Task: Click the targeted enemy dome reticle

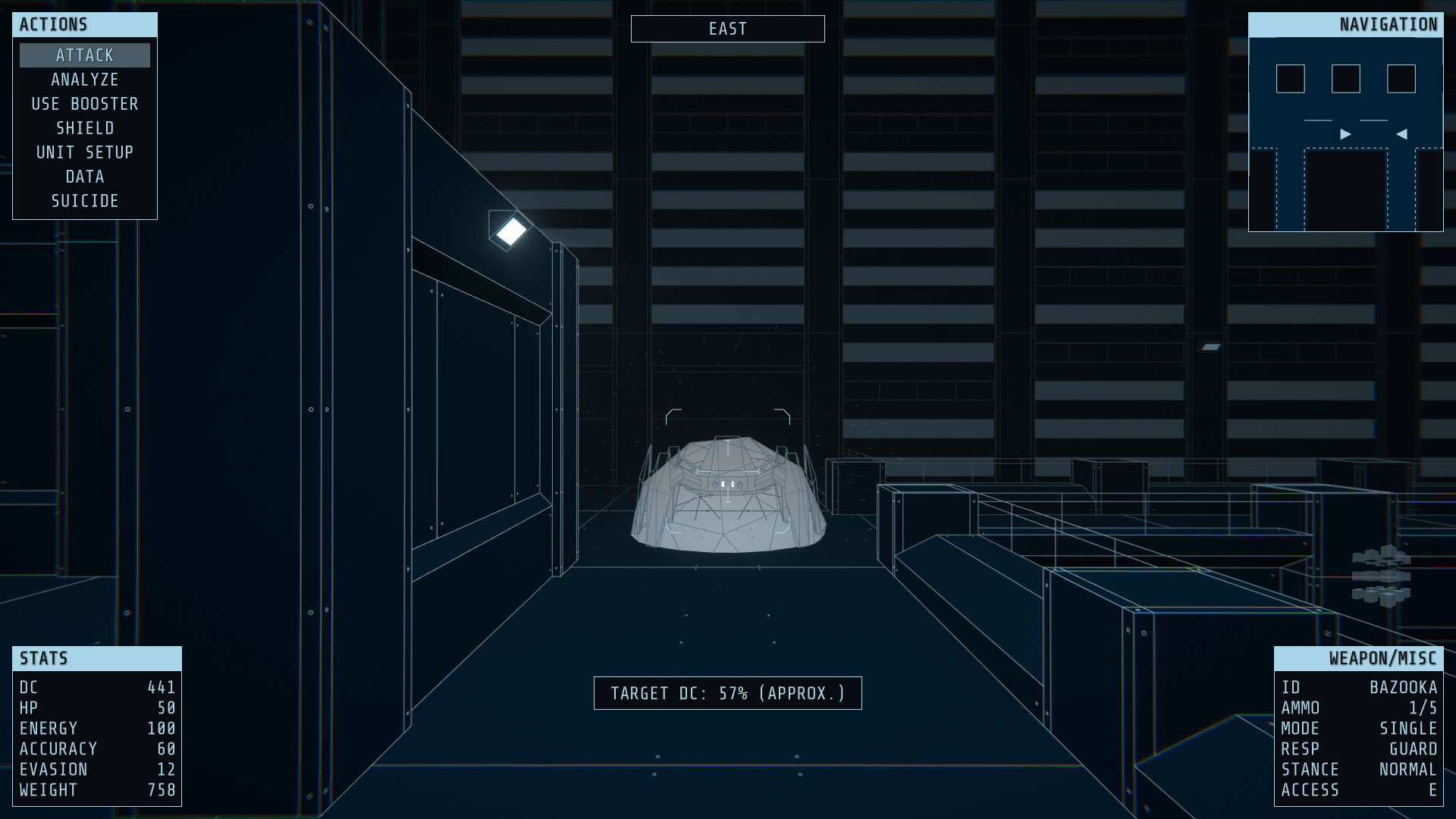Action: [x=727, y=485]
